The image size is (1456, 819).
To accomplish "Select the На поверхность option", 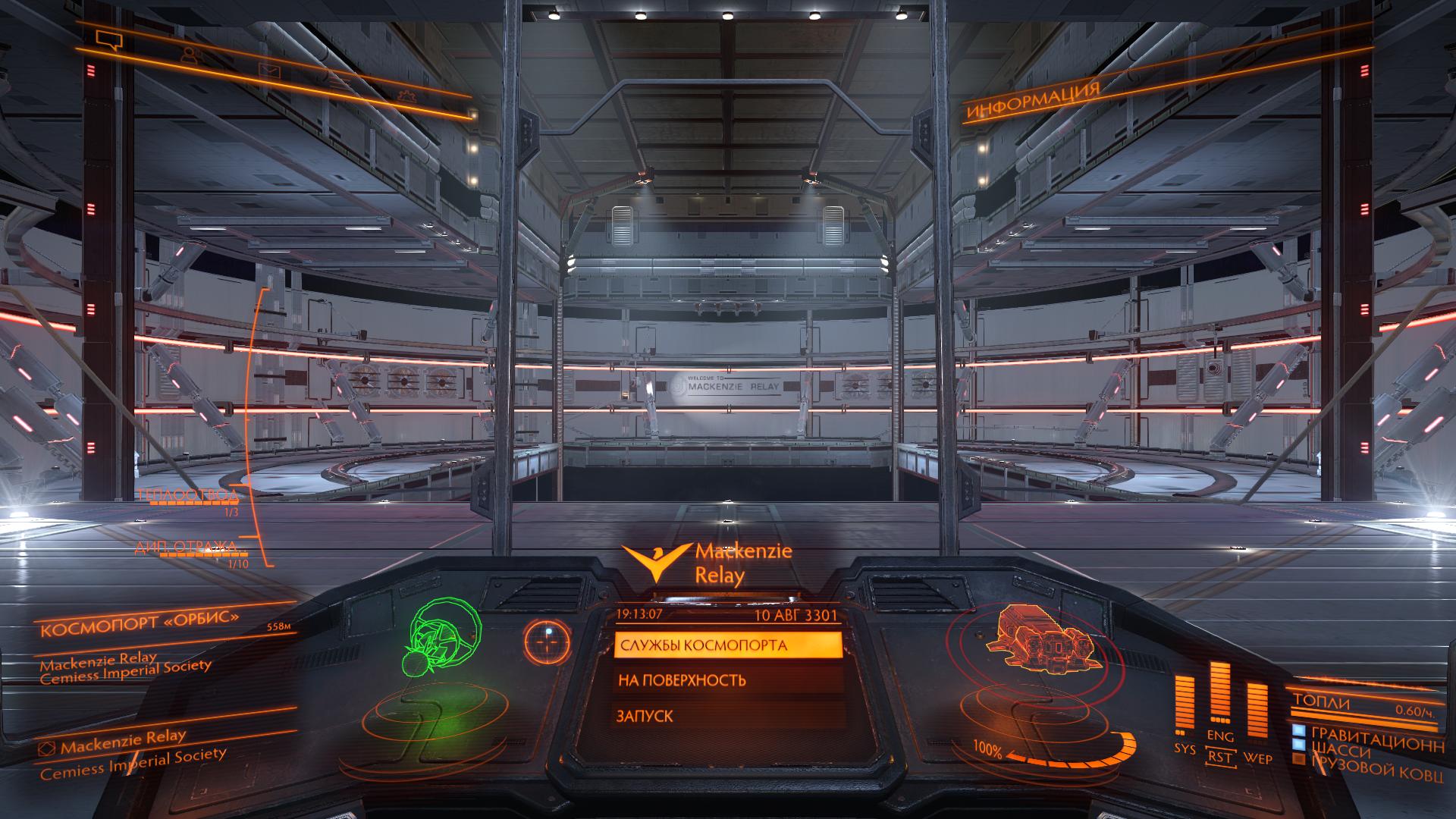I will (727, 680).
